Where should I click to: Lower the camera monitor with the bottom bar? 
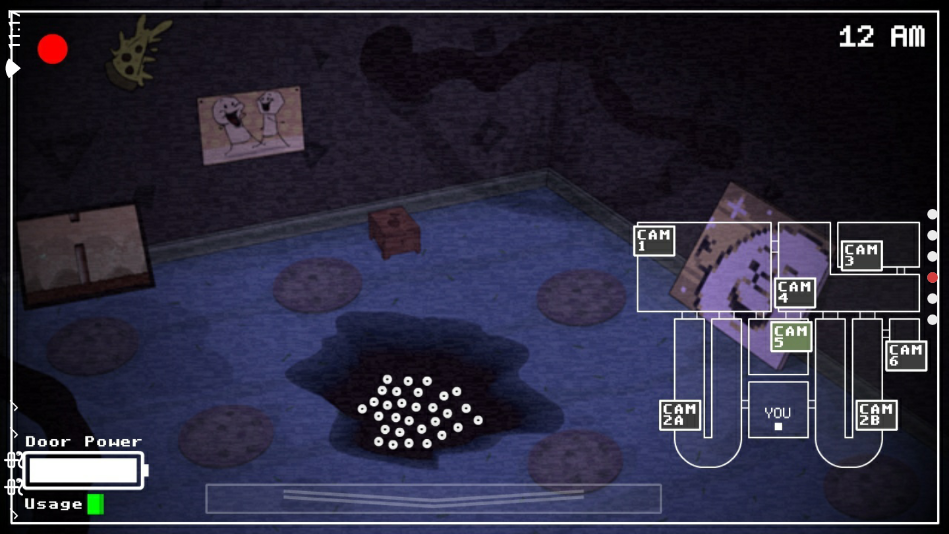pos(433,498)
